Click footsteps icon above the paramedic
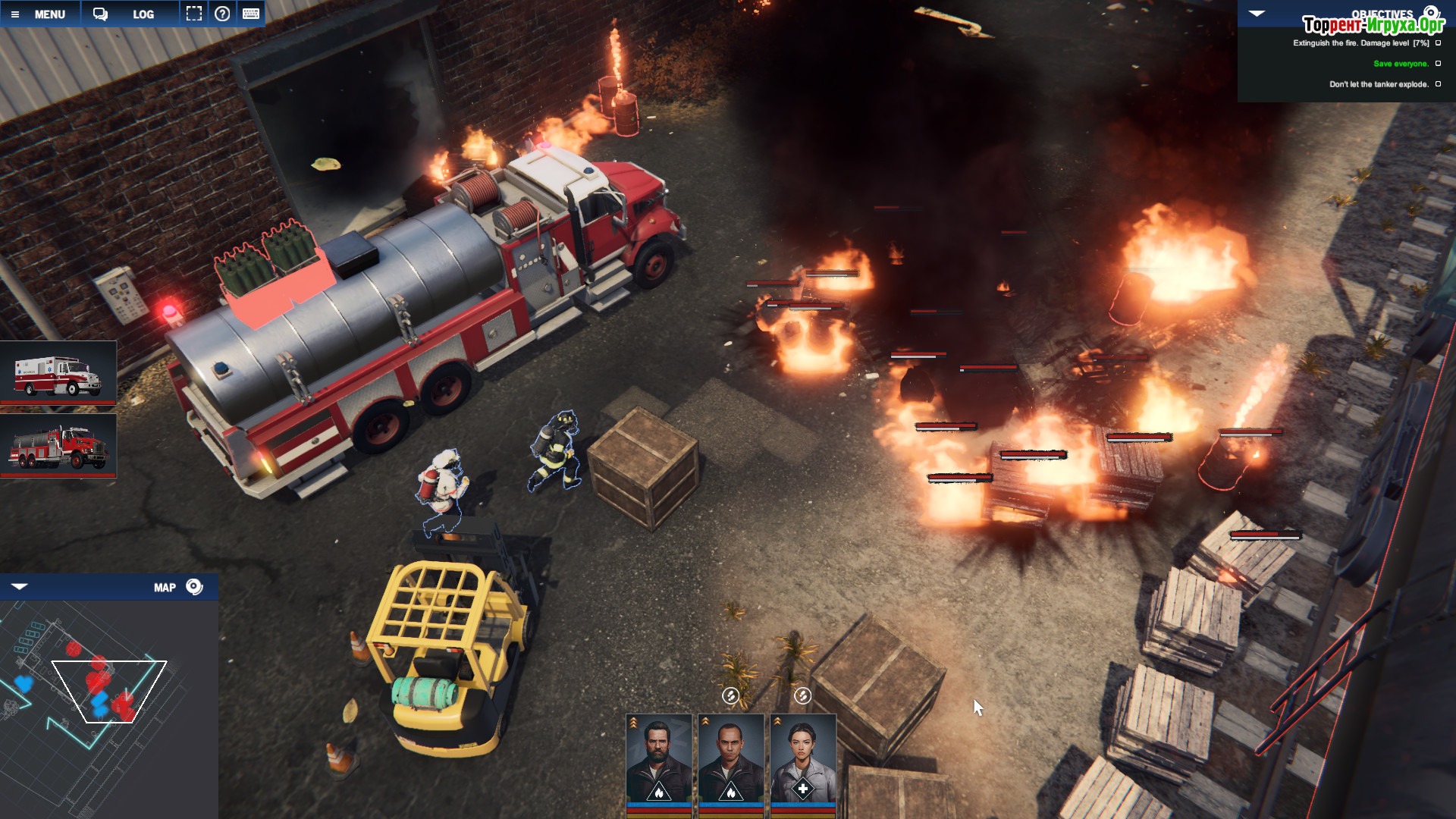1456x819 pixels. point(802,695)
